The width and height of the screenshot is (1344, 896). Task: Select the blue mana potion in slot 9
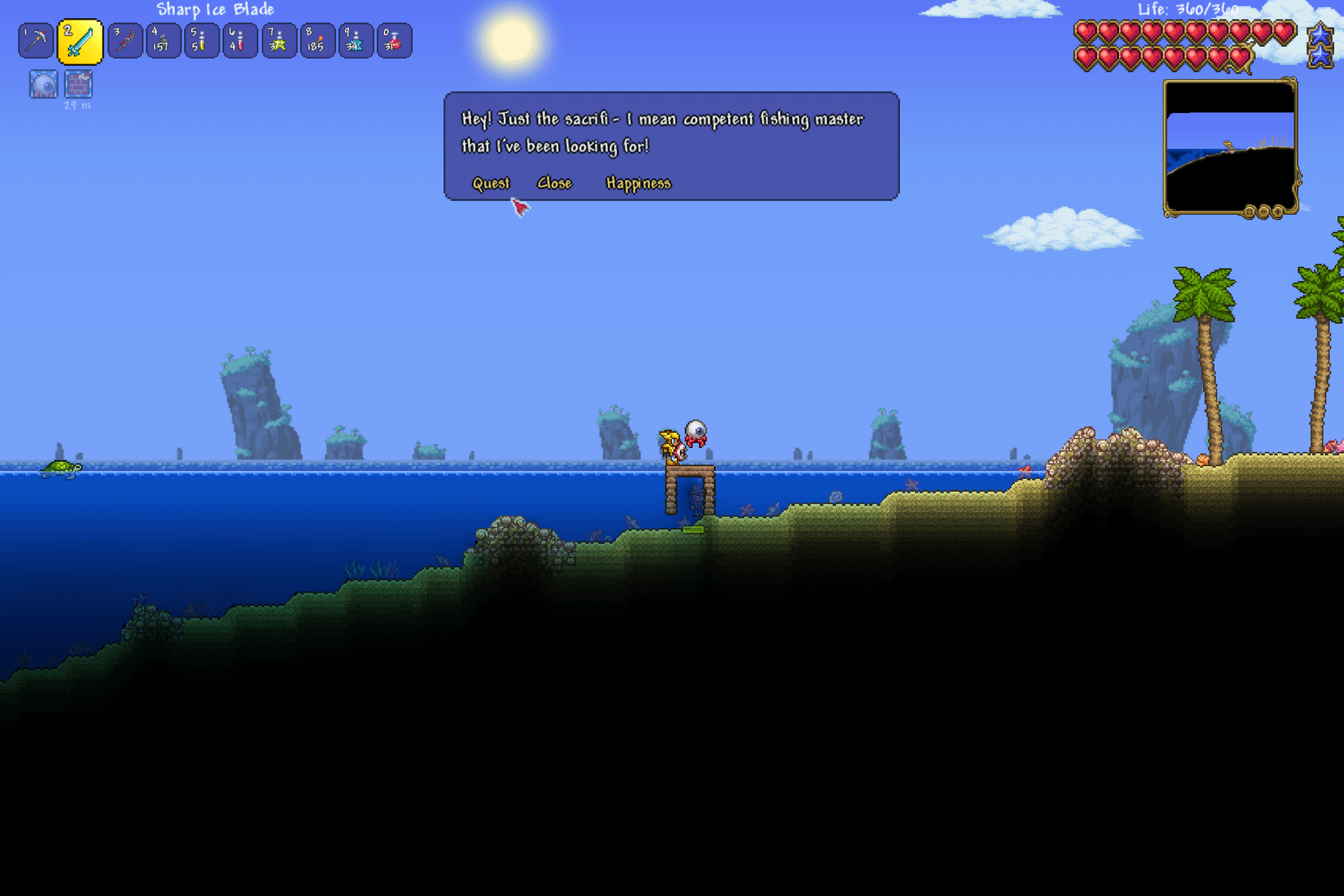[x=356, y=41]
